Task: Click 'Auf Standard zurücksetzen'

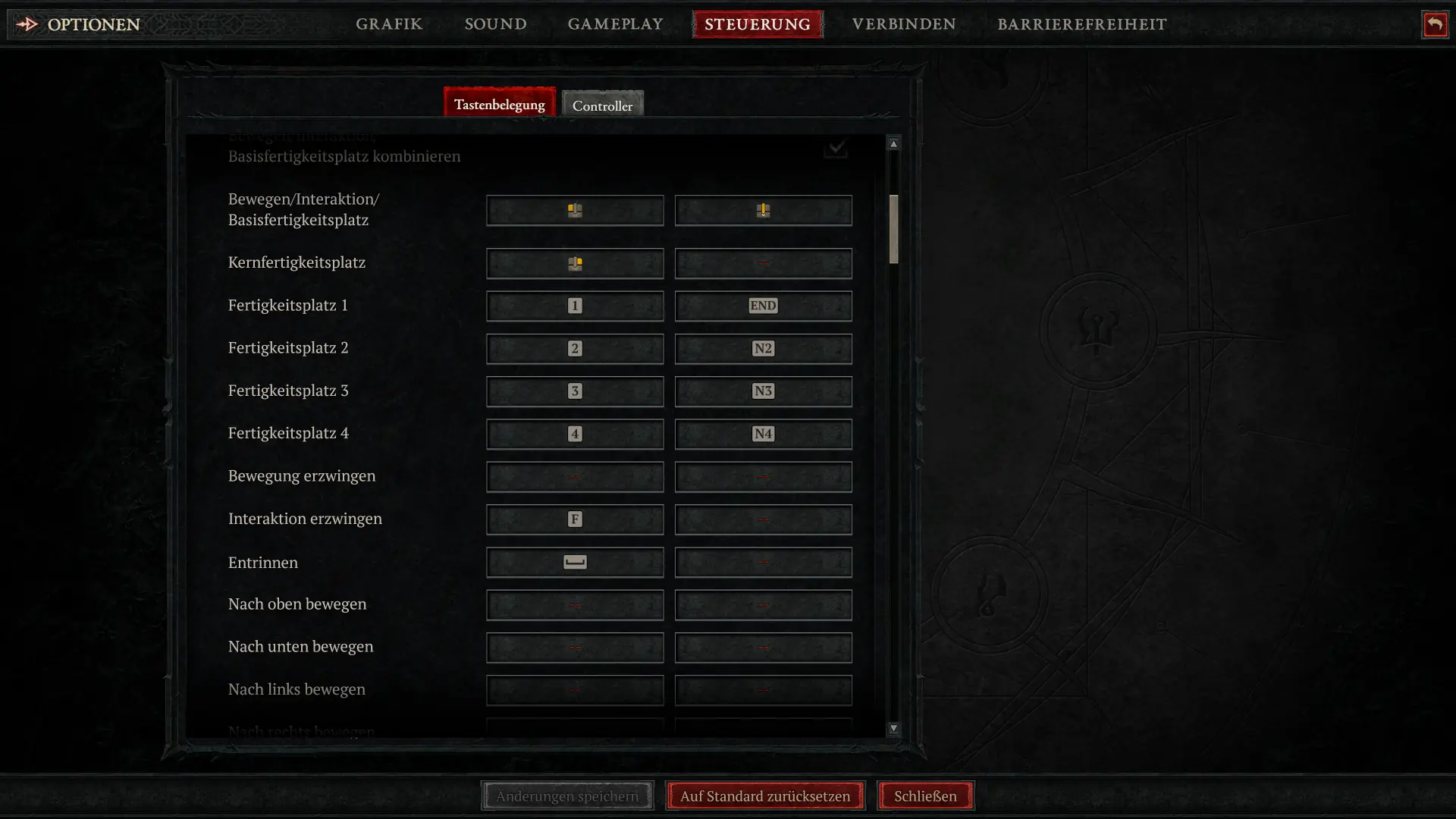Action: point(764,795)
